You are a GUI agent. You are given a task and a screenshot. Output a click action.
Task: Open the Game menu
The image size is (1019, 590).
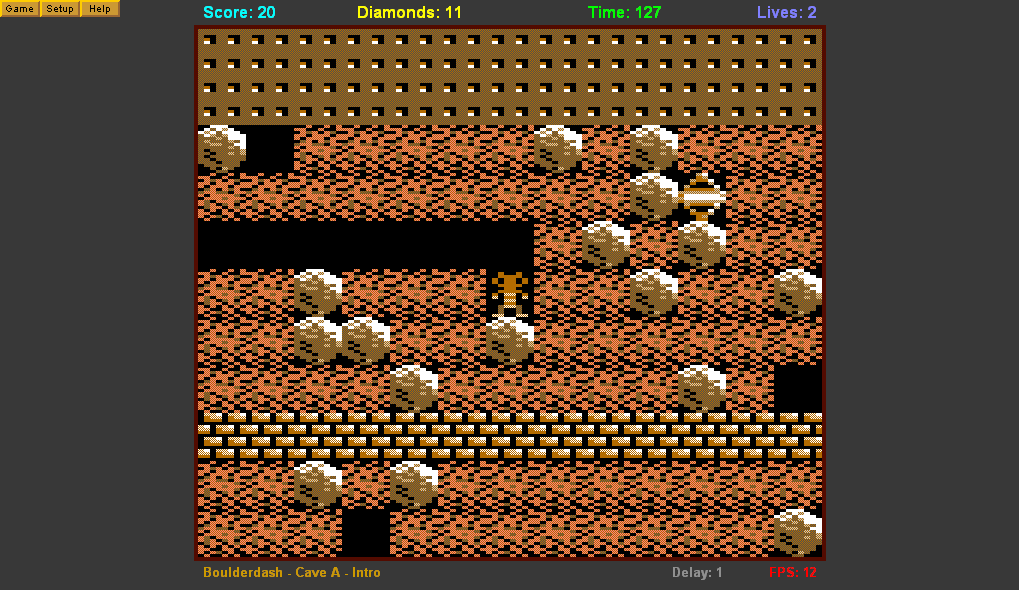coord(20,9)
